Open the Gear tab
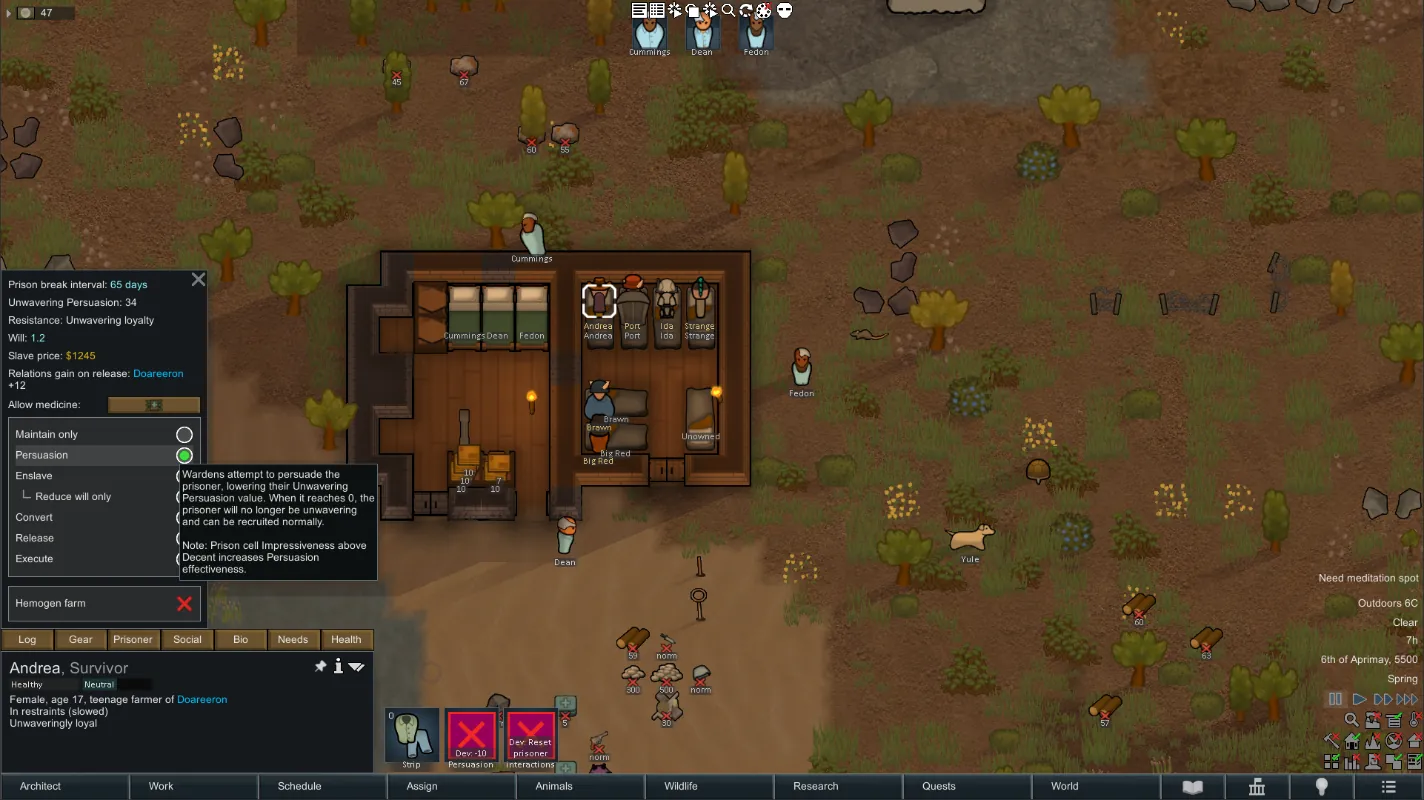Image resolution: width=1424 pixels, height=800 pixels. click(81, 640)
